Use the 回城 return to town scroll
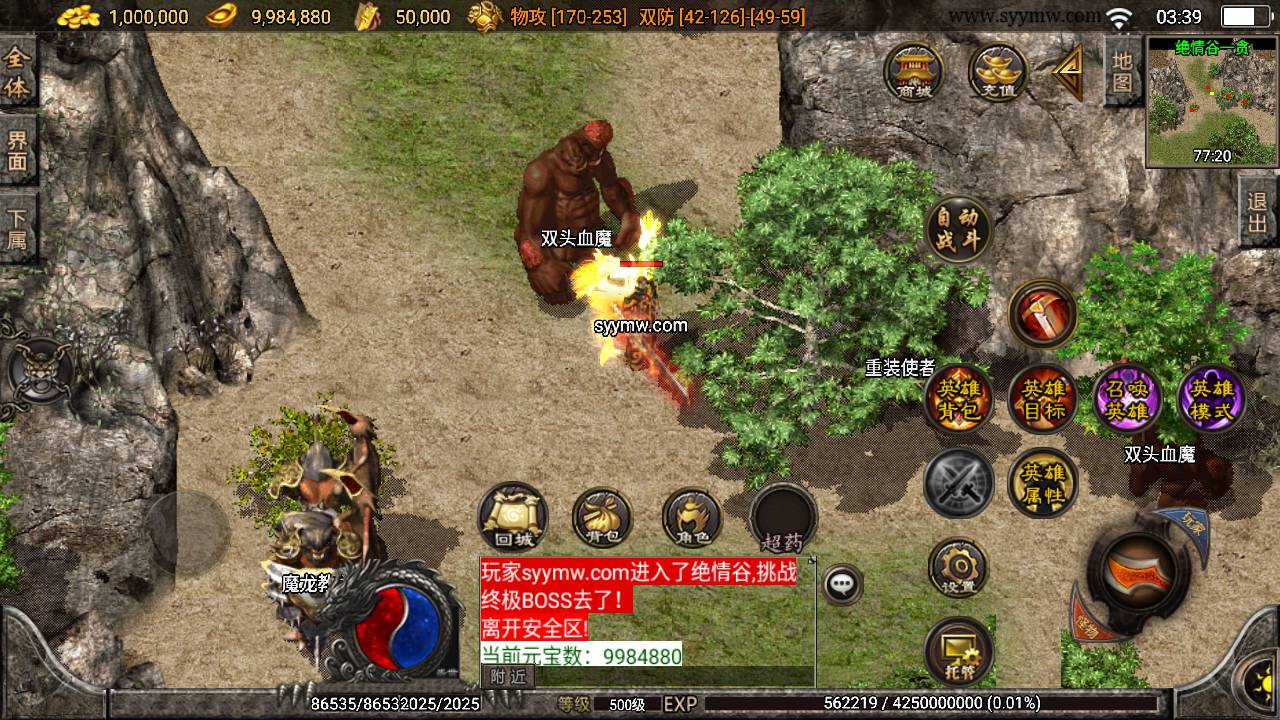 (x=513, y=517)
